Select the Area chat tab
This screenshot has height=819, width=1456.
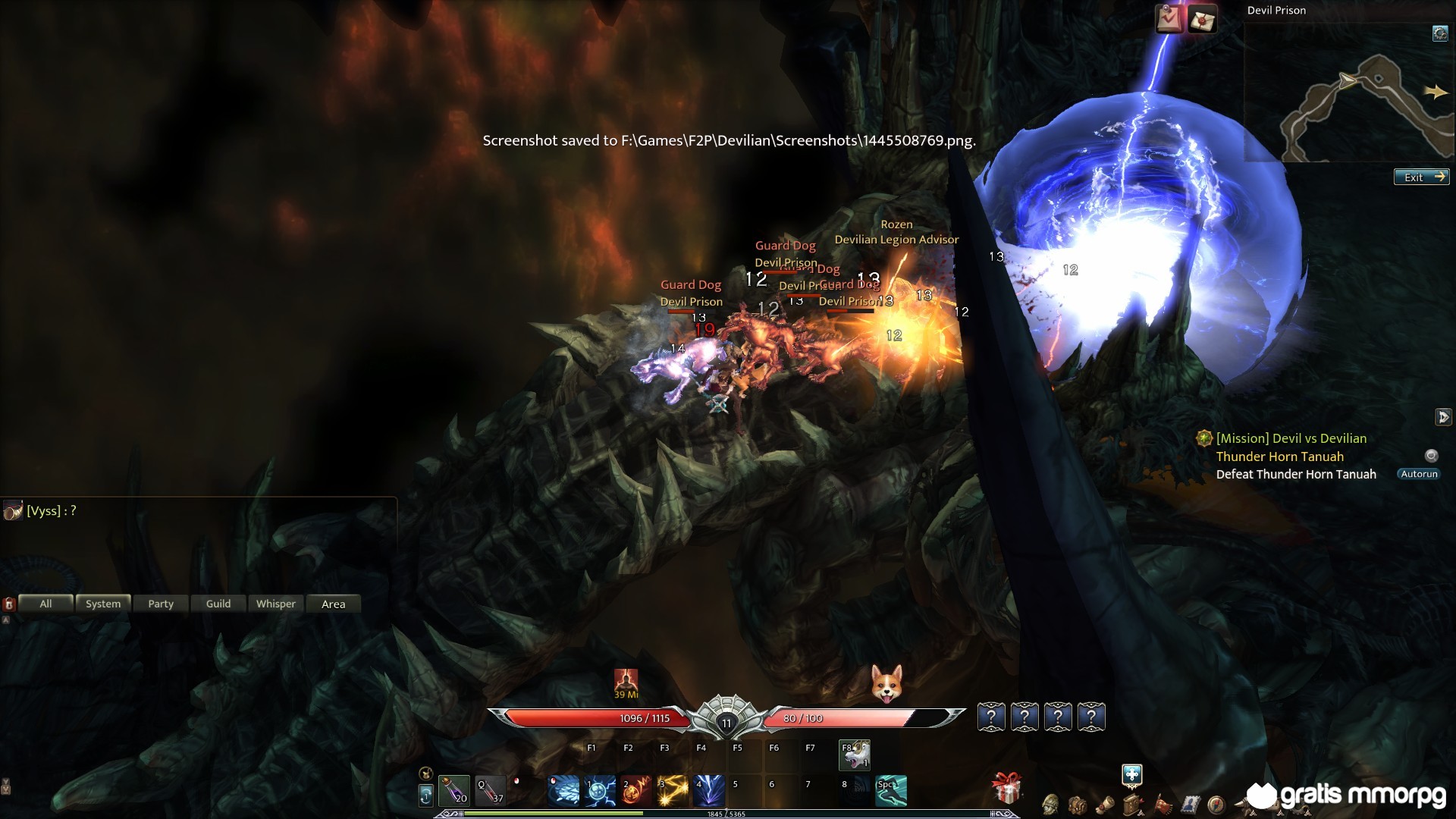[x=333, y=604]
